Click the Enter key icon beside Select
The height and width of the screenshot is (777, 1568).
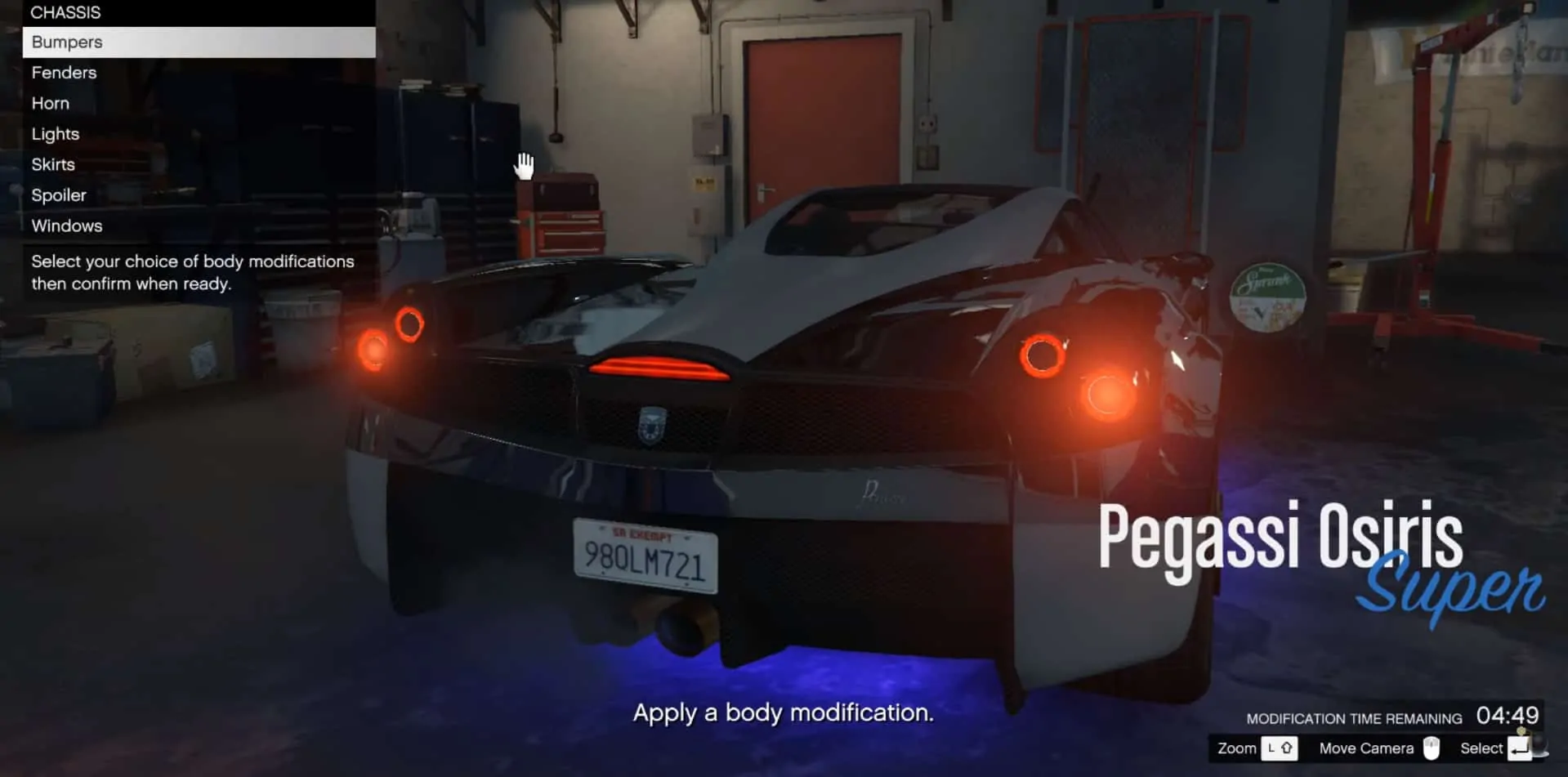(1519, 748)
